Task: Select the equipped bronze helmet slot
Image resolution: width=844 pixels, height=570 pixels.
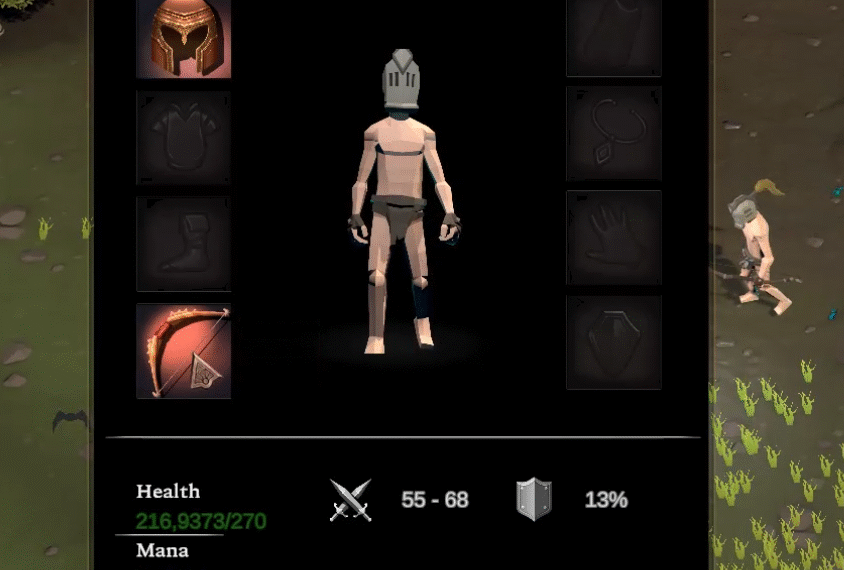Action: [x=183, y=37]
